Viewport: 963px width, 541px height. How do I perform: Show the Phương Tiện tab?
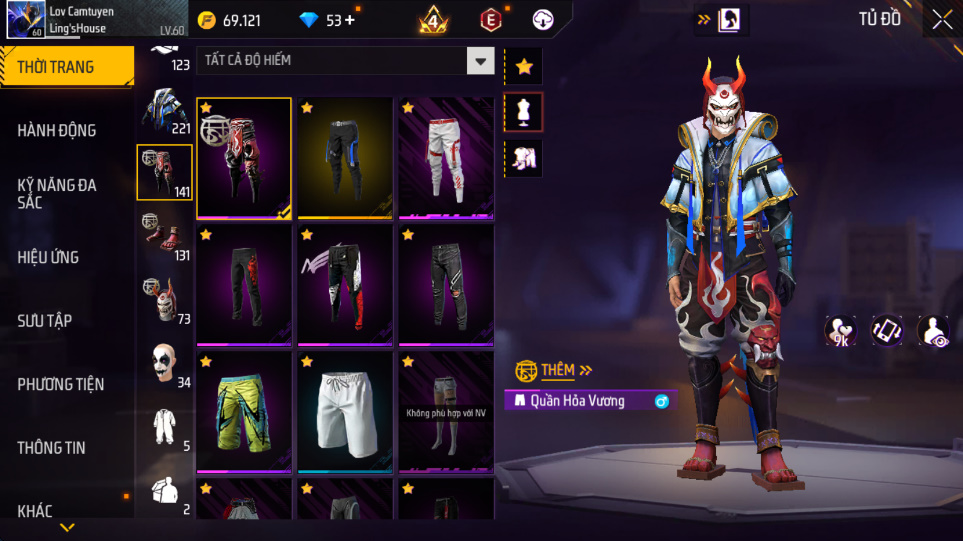pos(61,384)
